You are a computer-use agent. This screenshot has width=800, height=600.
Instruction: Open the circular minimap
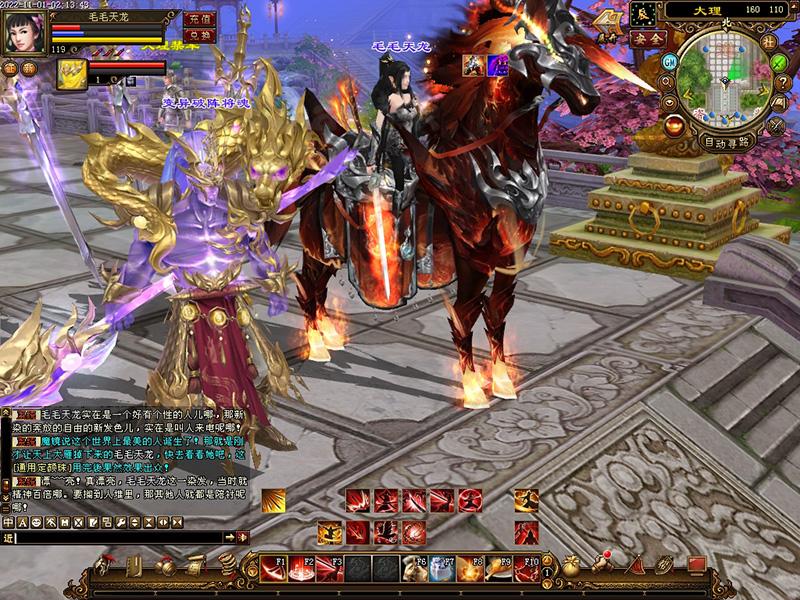(x=725, y=79)
